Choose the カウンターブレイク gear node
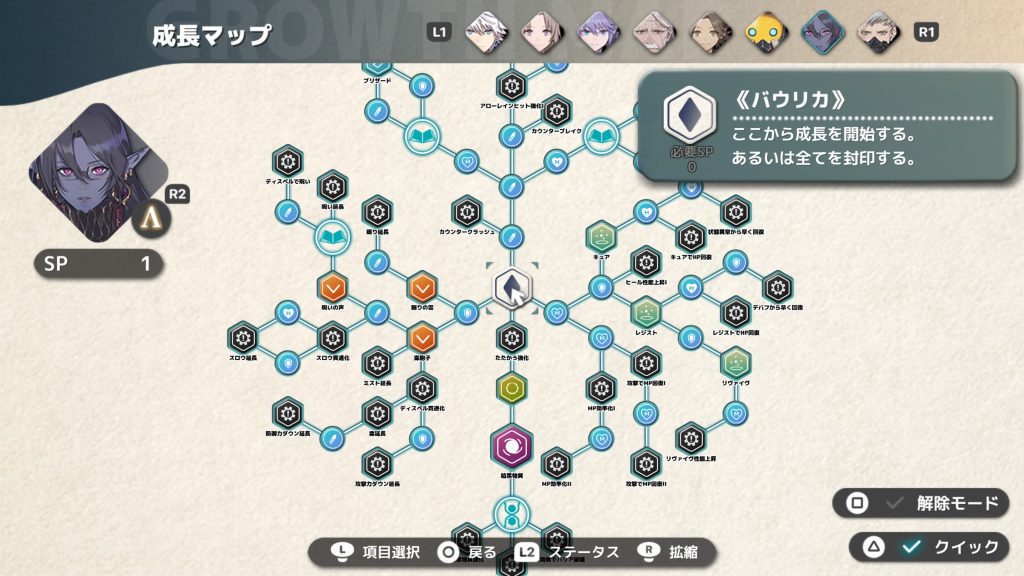Image resolution: width=1024 pixels, height=576 pixels. [556, 110]
